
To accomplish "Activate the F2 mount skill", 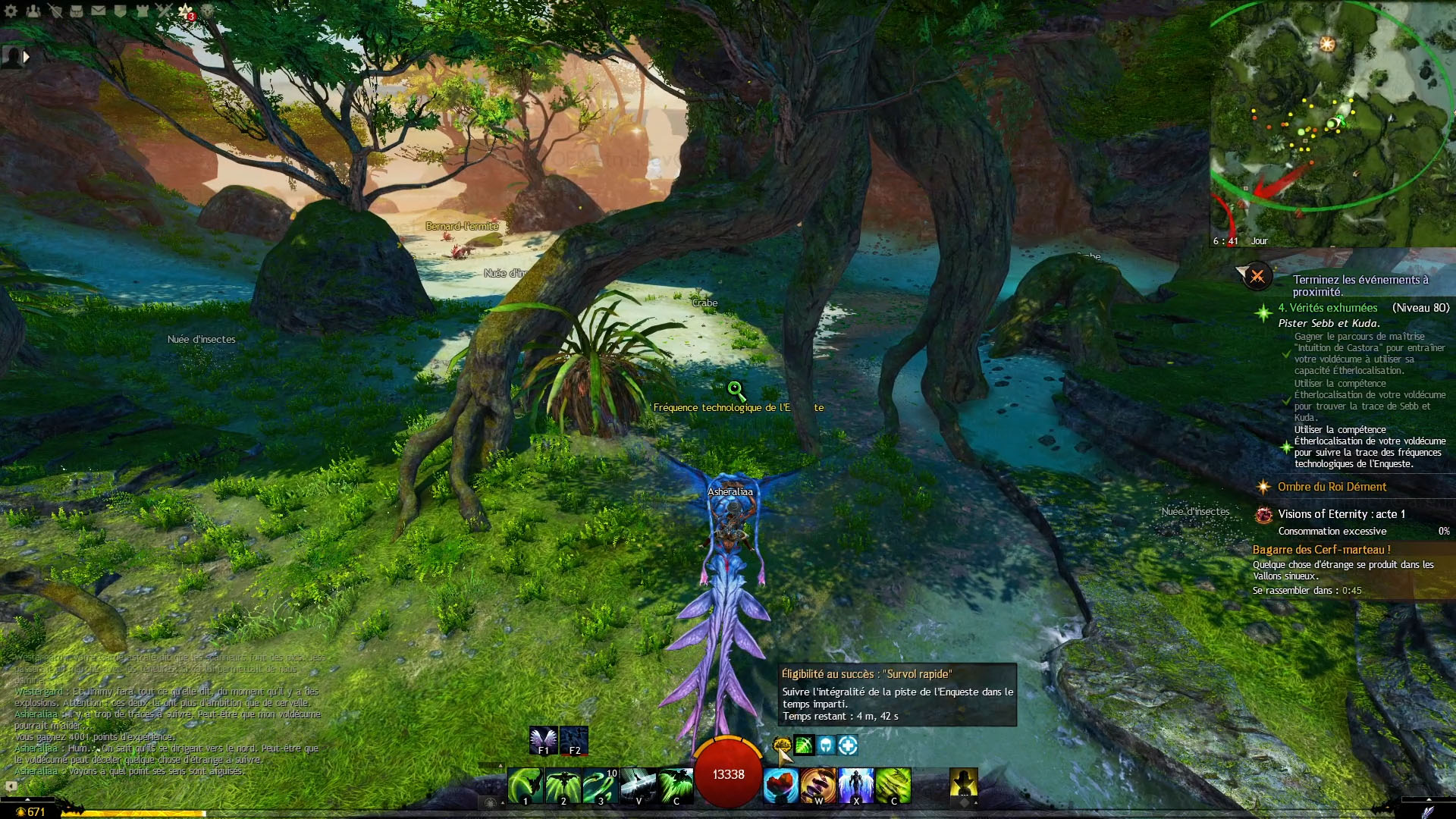I will [574, 740].
